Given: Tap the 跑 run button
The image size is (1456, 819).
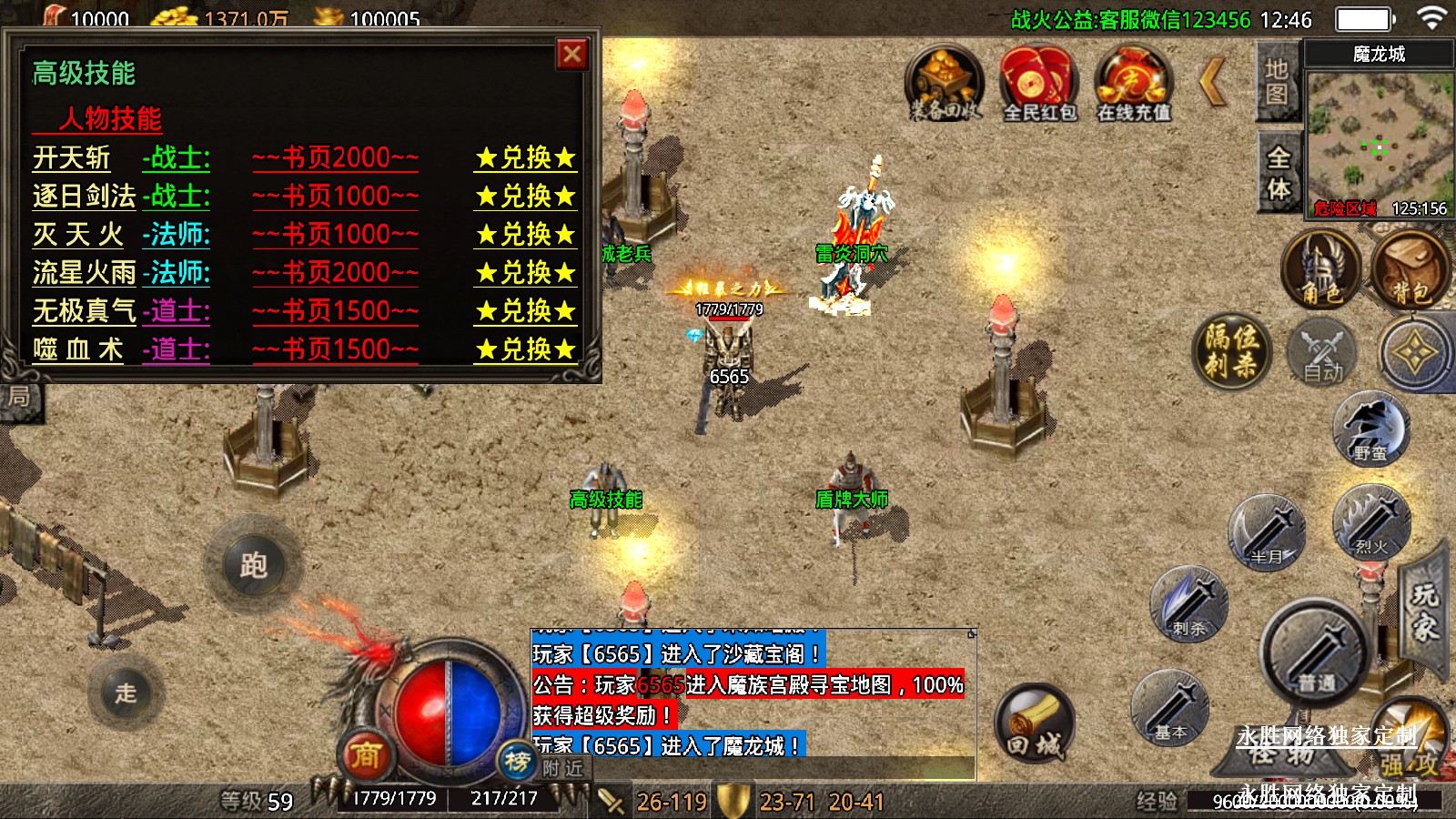Looking at the screenshot, I should click(x=254, y=566).
